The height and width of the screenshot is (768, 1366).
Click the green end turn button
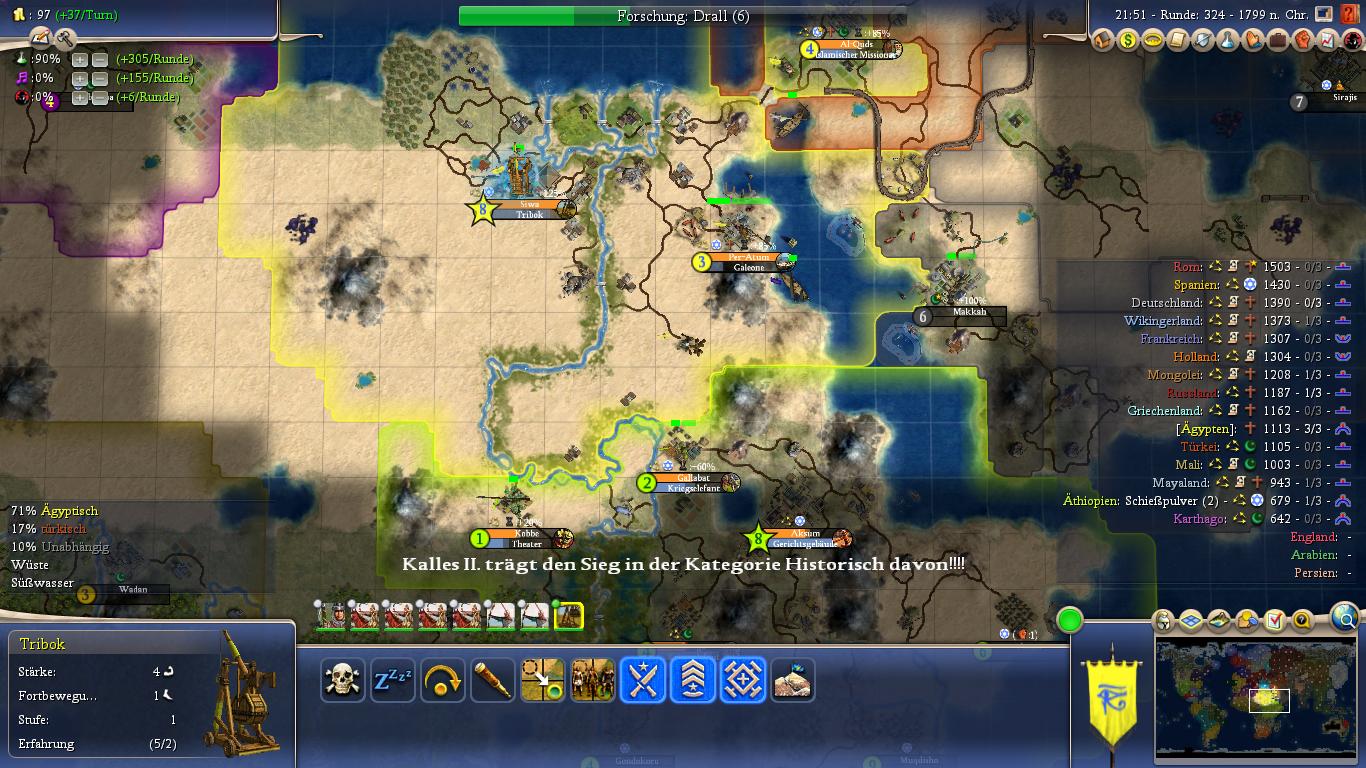pos(1070,620)
